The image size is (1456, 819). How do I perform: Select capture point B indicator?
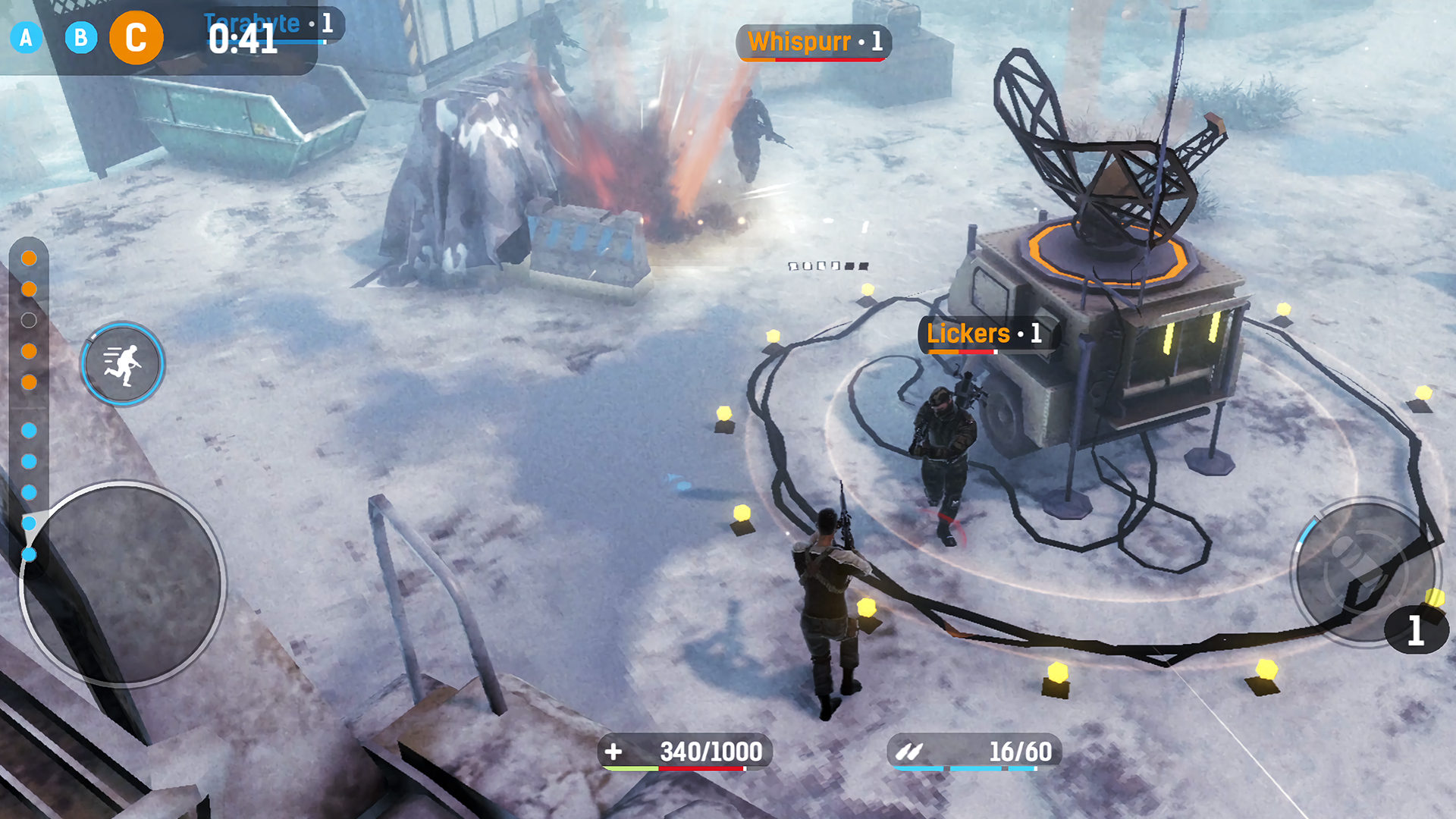click(81, 37)
